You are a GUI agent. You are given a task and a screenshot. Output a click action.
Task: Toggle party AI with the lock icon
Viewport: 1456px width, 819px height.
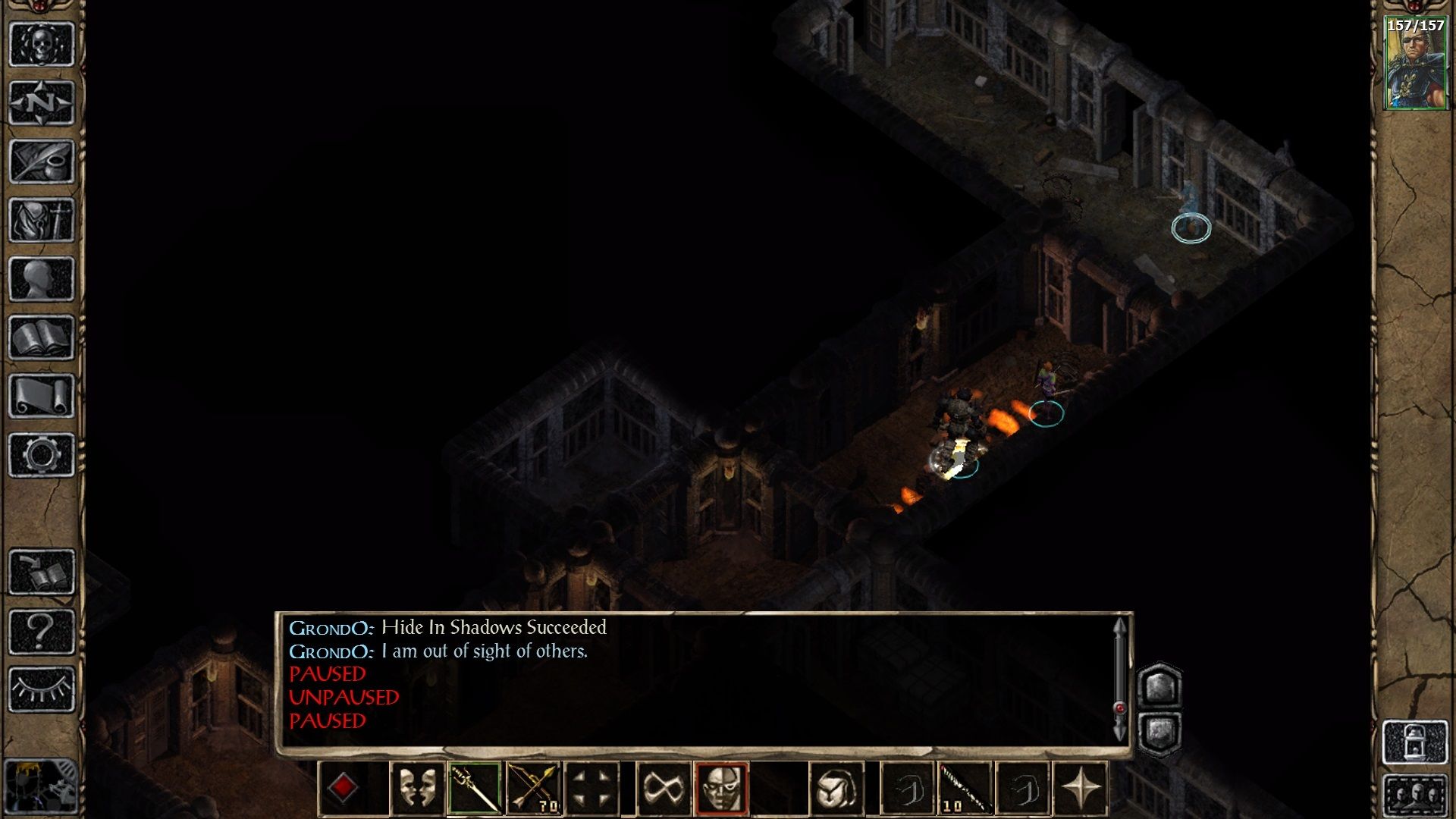(x=1415, y=741)
